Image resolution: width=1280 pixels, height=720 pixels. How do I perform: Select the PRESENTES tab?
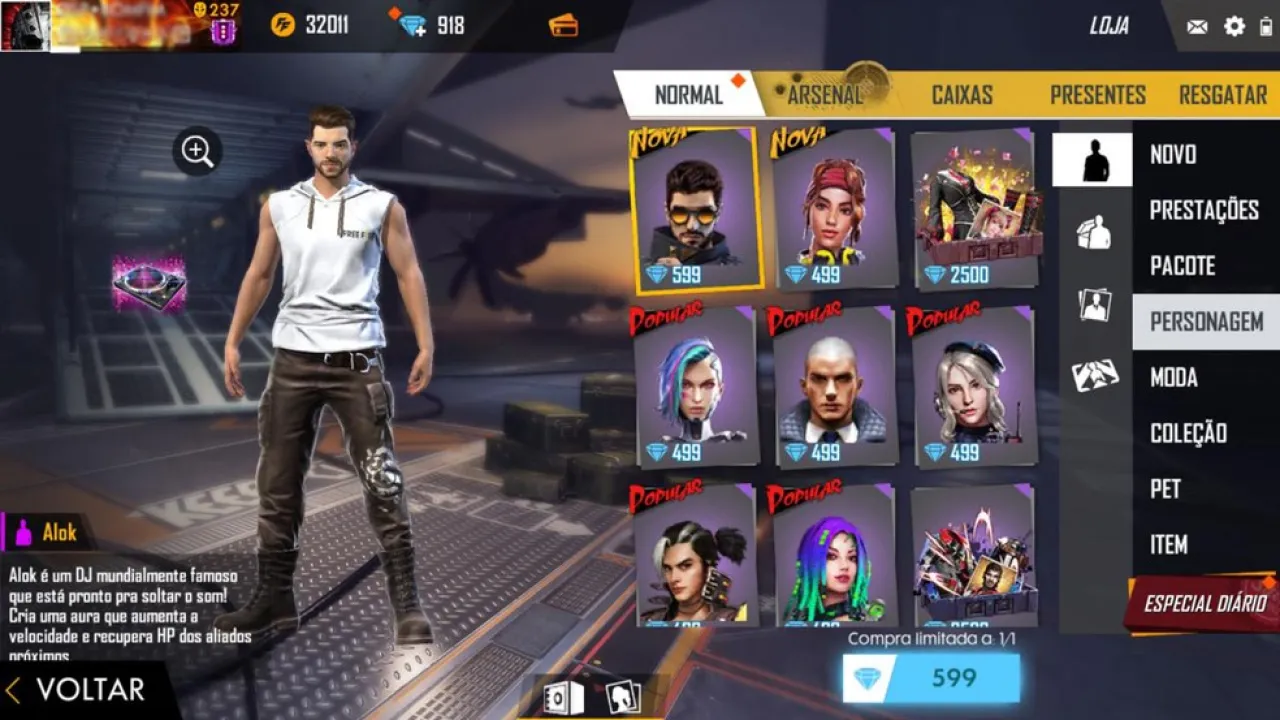click(1097, 95)
